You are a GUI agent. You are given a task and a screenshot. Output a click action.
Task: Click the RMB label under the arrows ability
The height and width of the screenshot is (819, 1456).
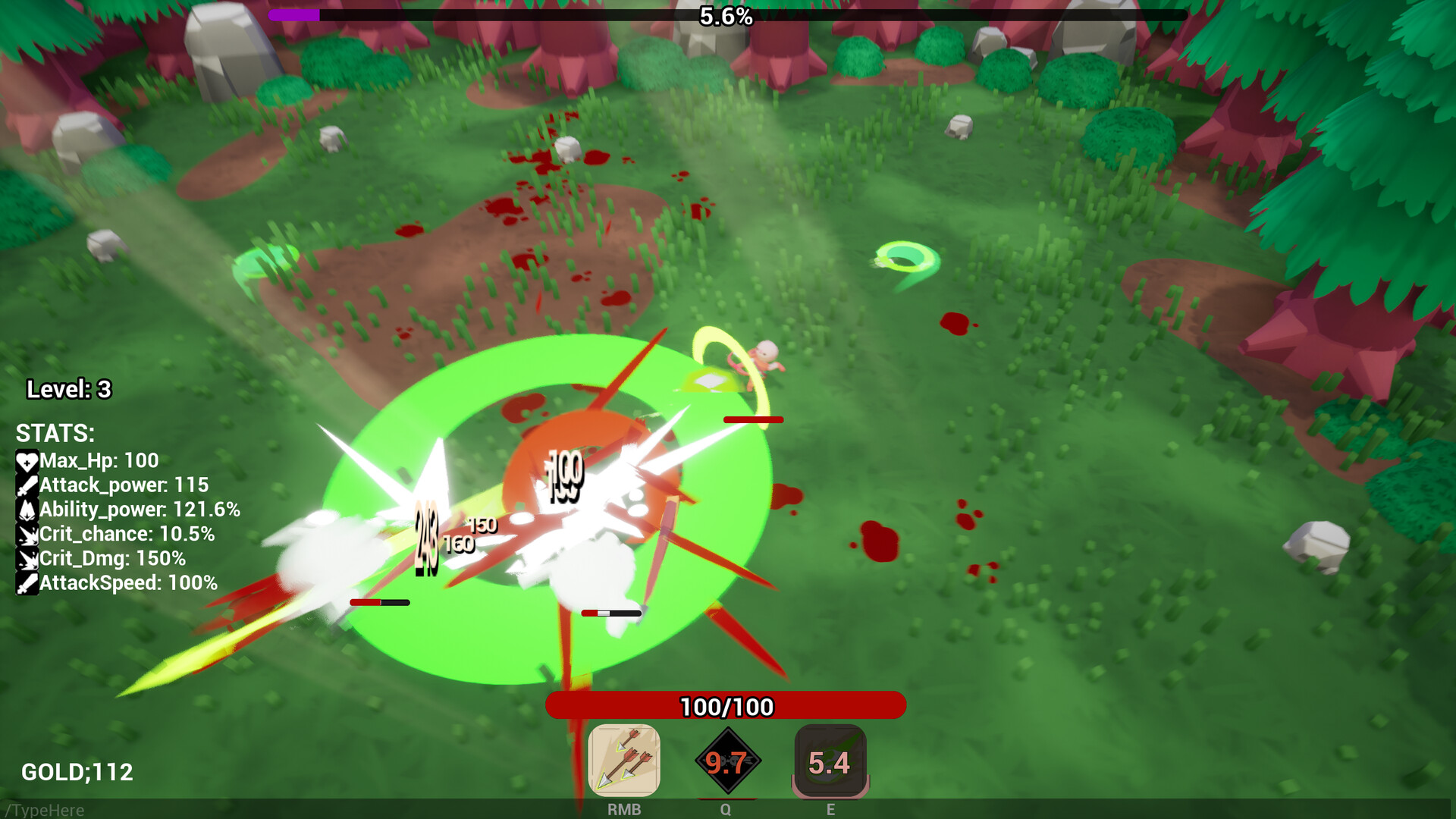click(x=624, y=809)
